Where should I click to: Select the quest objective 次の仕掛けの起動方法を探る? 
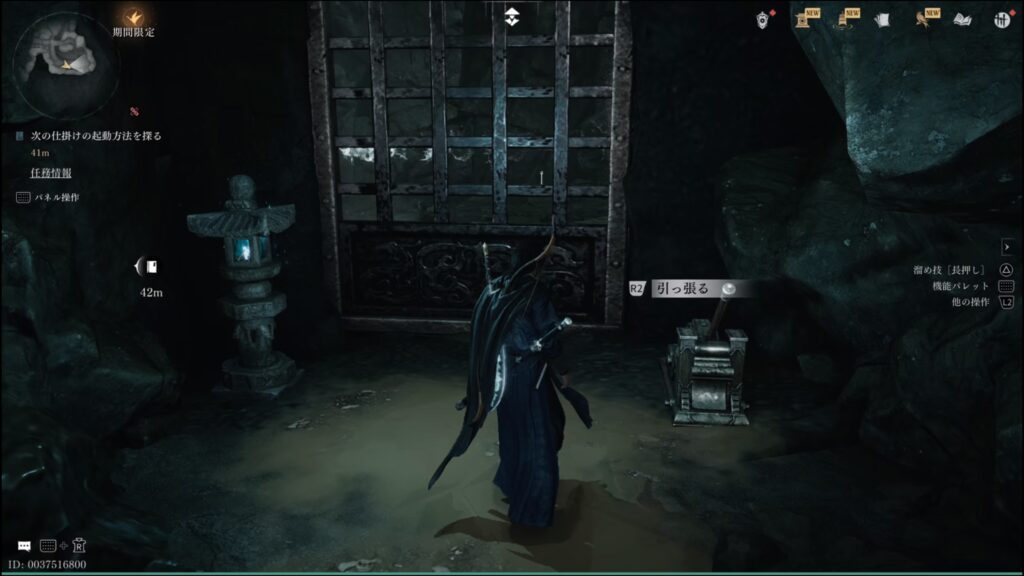95,135
